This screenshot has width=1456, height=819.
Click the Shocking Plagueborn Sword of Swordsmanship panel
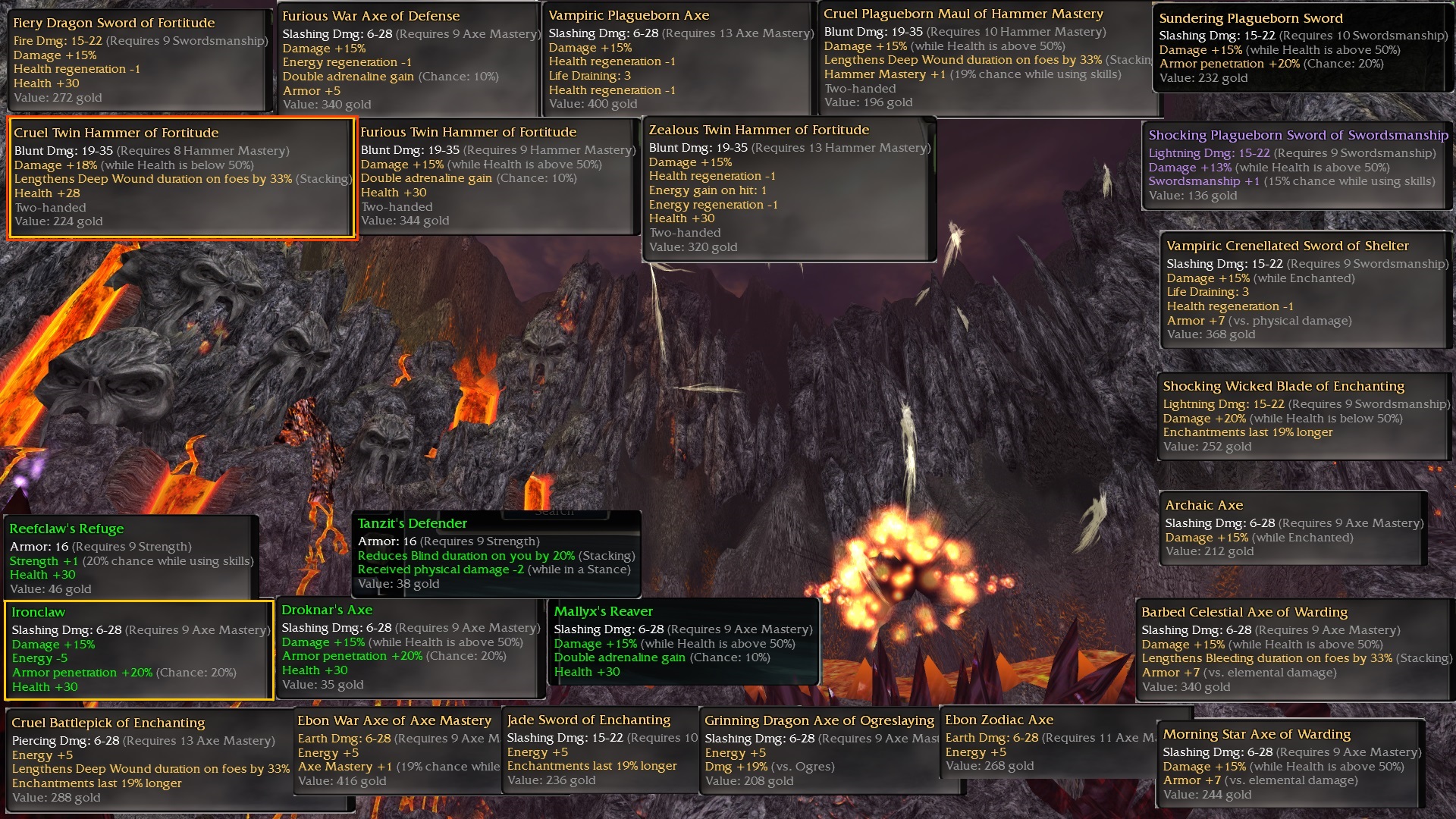1297,165
